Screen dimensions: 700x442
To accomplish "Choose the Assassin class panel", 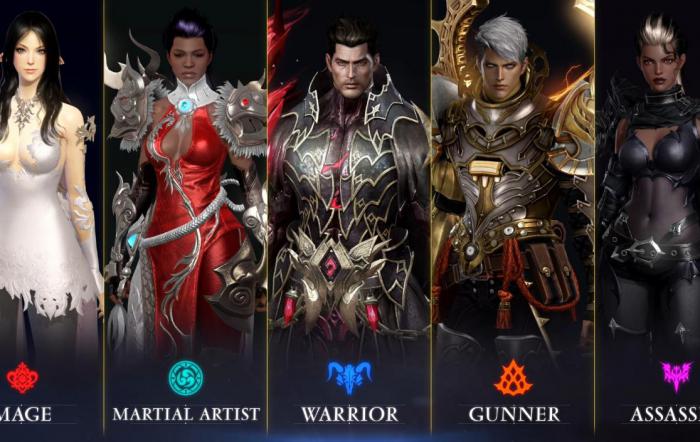I will point(648,200).
